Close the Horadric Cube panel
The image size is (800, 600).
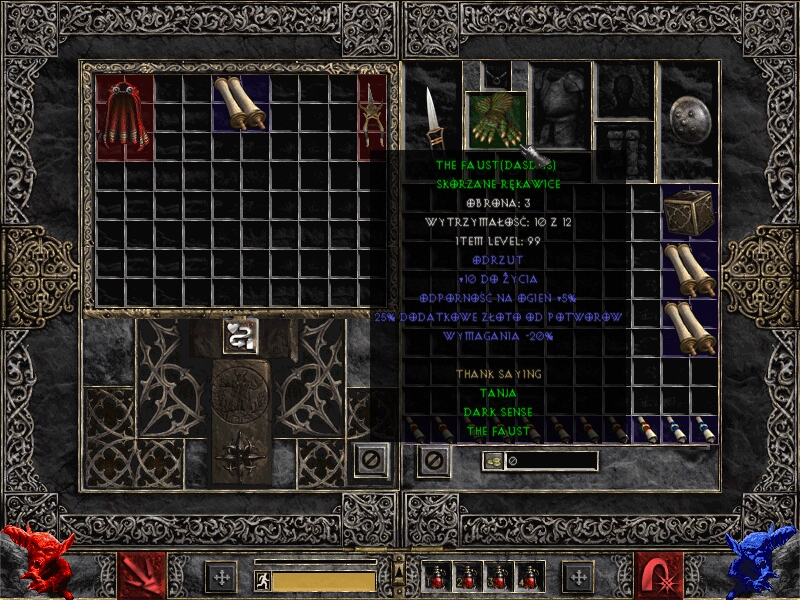pyautogui.click(x=371, y=460)
